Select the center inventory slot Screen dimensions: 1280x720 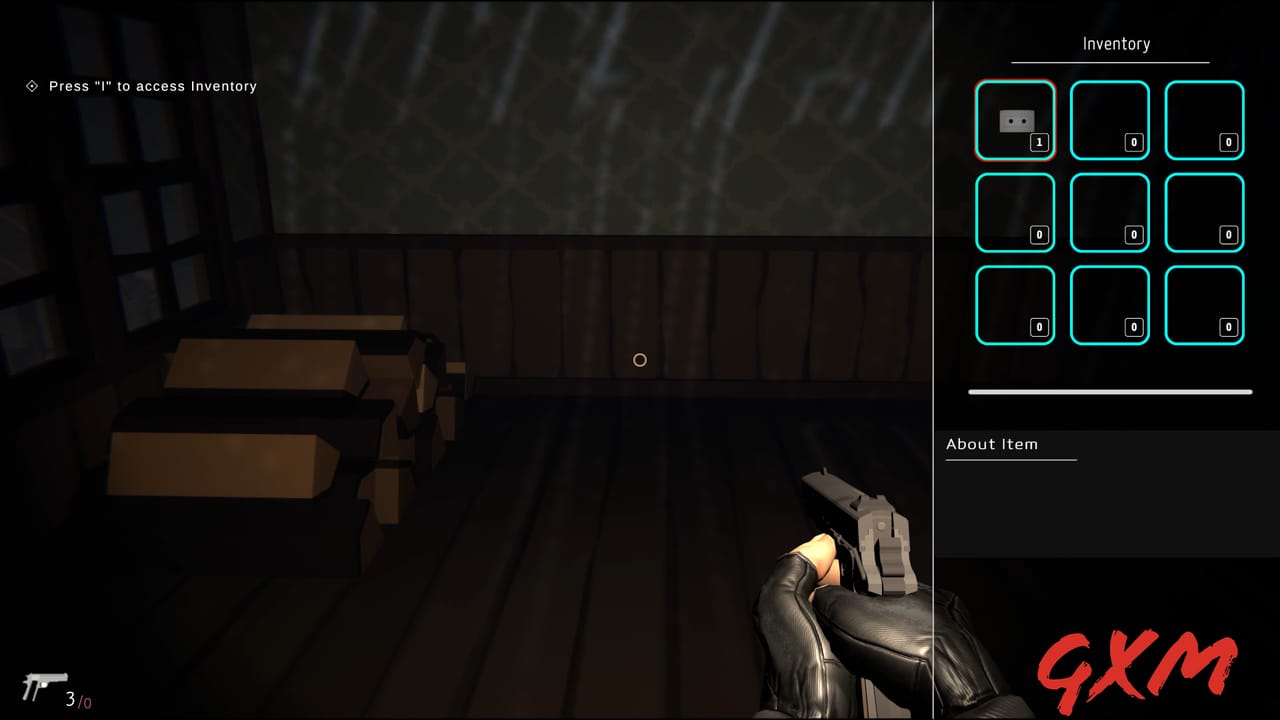1110,211
